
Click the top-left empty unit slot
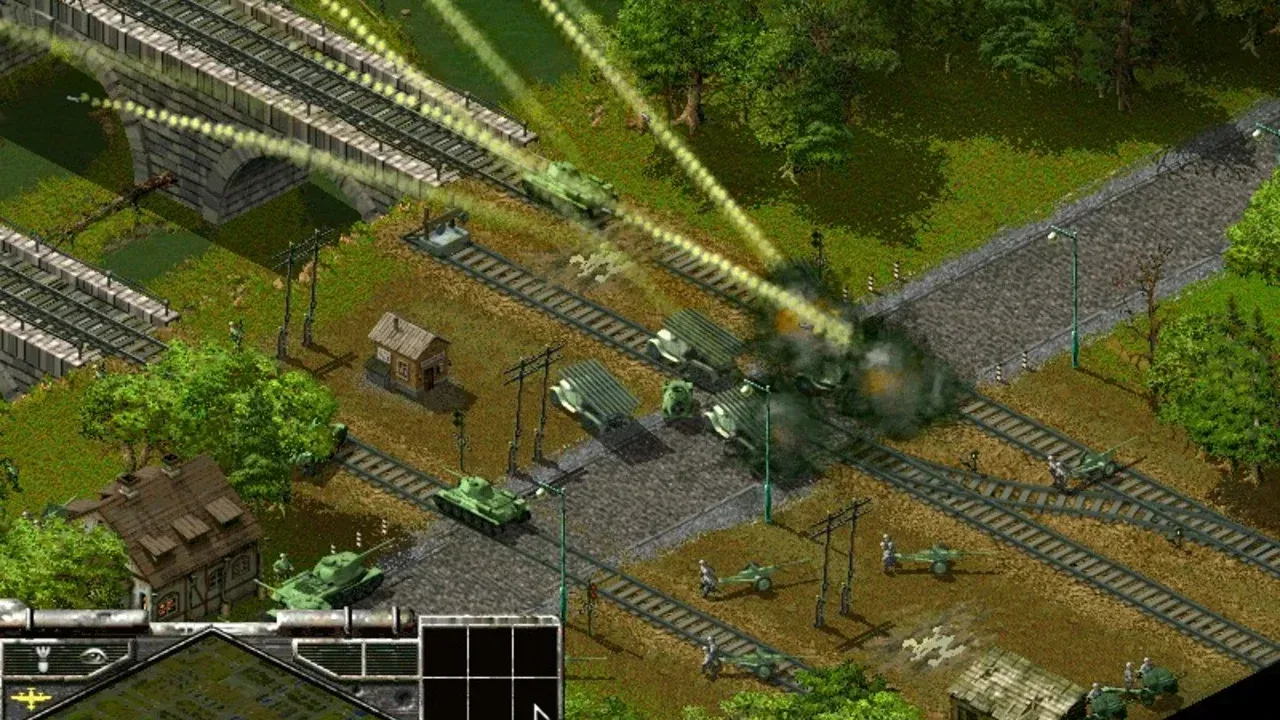click(x=443, y=648)
